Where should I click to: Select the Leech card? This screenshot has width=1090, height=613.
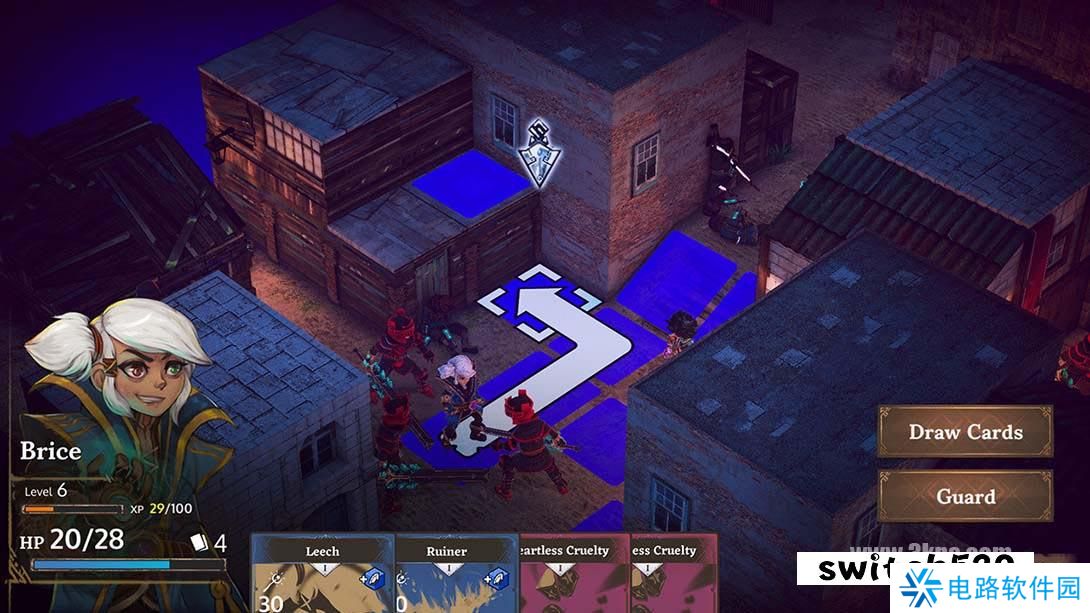pyautogui.click(x=322, y=573)
